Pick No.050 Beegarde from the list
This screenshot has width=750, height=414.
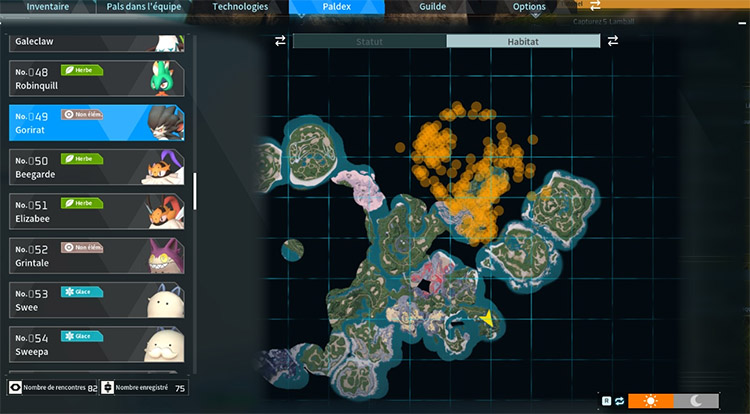click(x=100, y=167)
